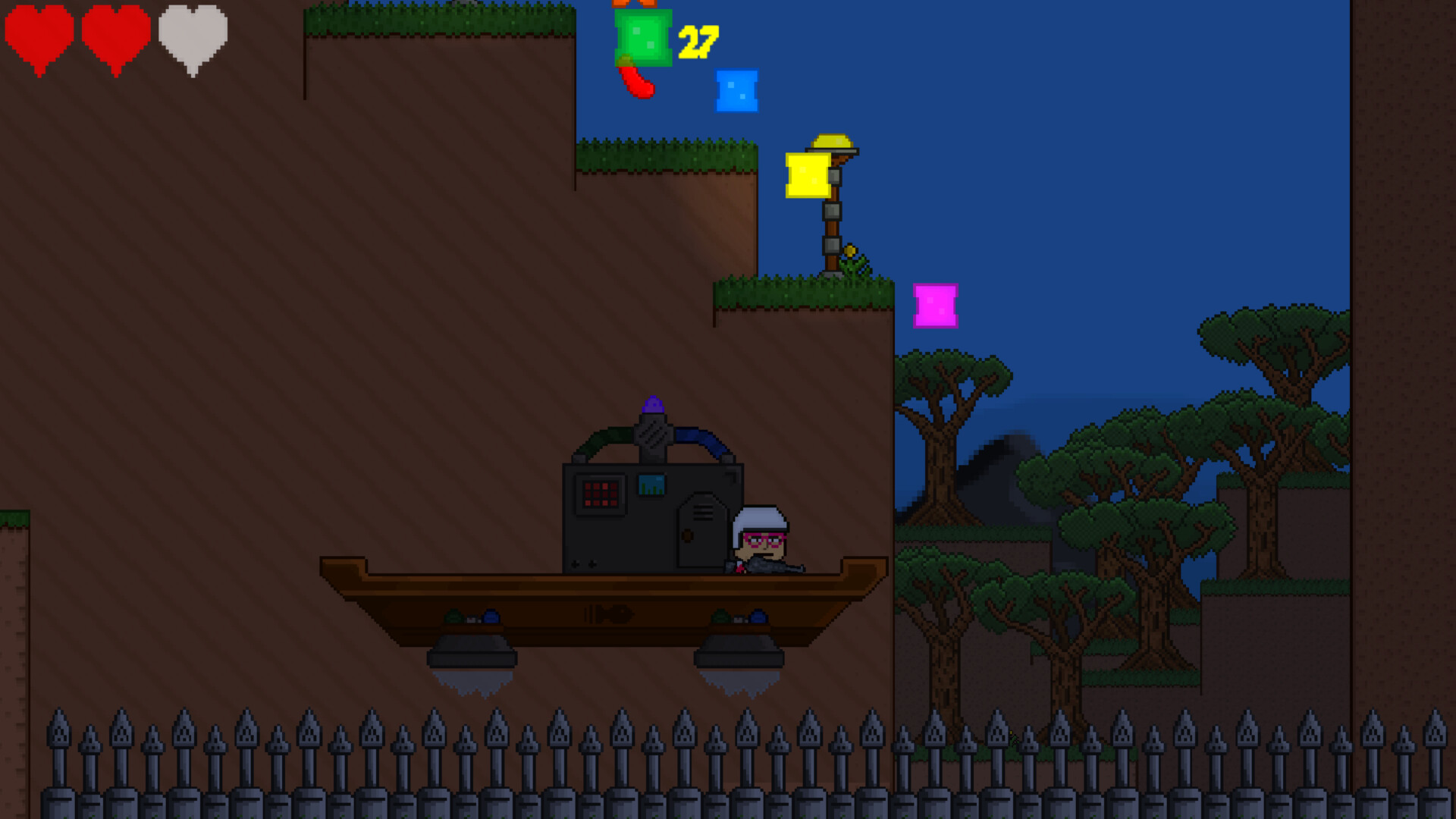Toggle the keypad panel with red buttons
Screen dimensions: 1456x819
(x=601, y=493)
